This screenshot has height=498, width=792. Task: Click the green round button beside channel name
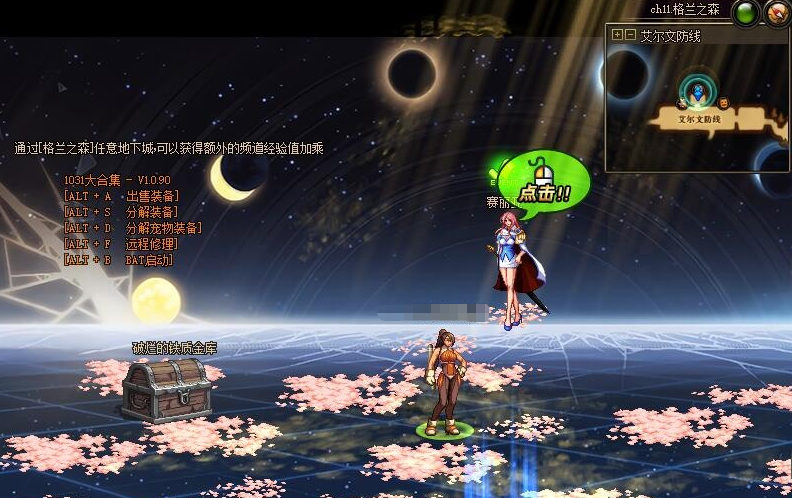click(745, 13)
